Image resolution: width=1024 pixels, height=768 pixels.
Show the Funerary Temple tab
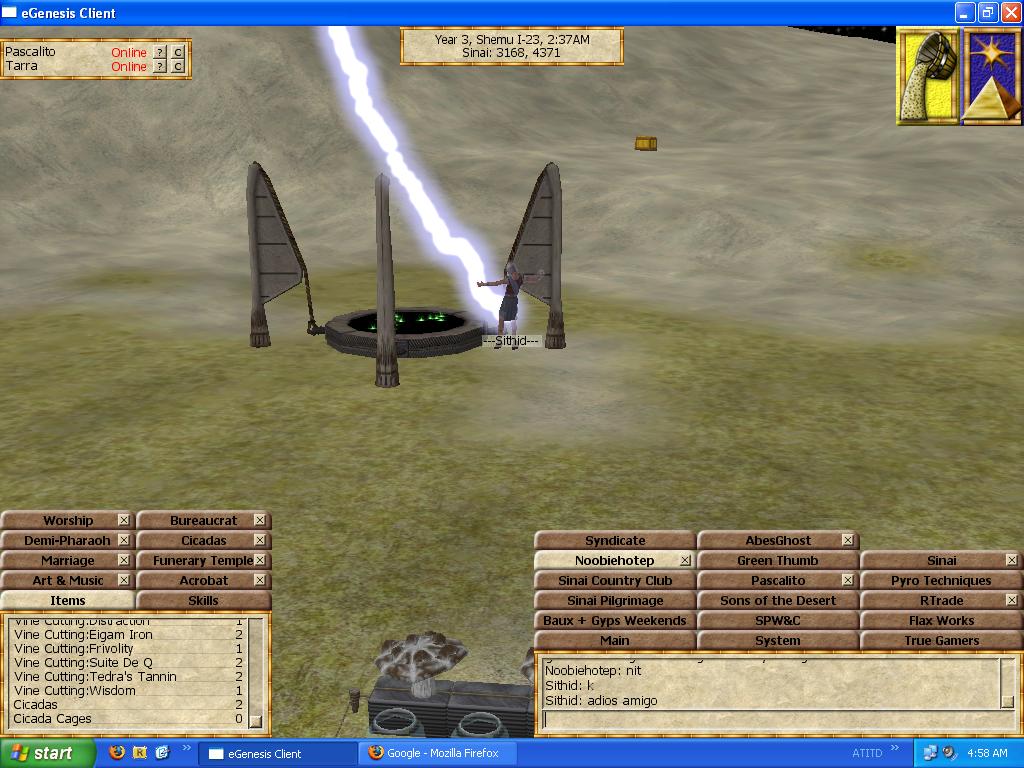click(198, 560)
